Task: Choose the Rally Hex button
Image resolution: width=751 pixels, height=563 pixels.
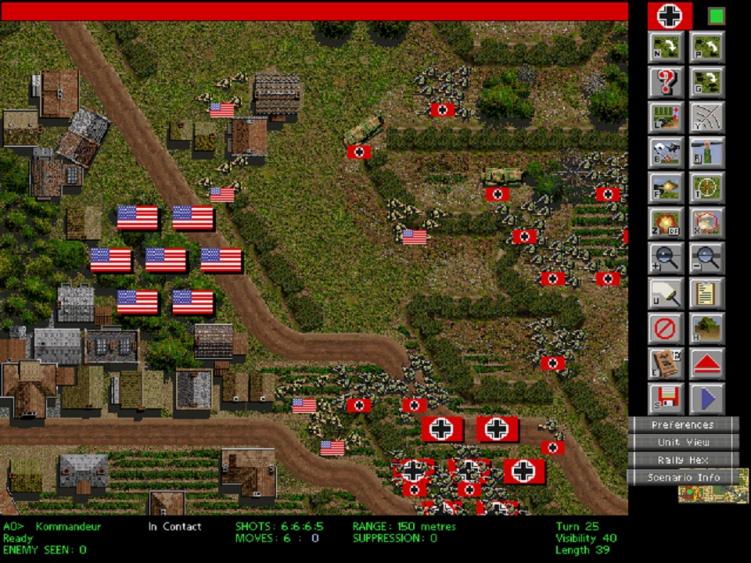Action: tap(683, 459)
